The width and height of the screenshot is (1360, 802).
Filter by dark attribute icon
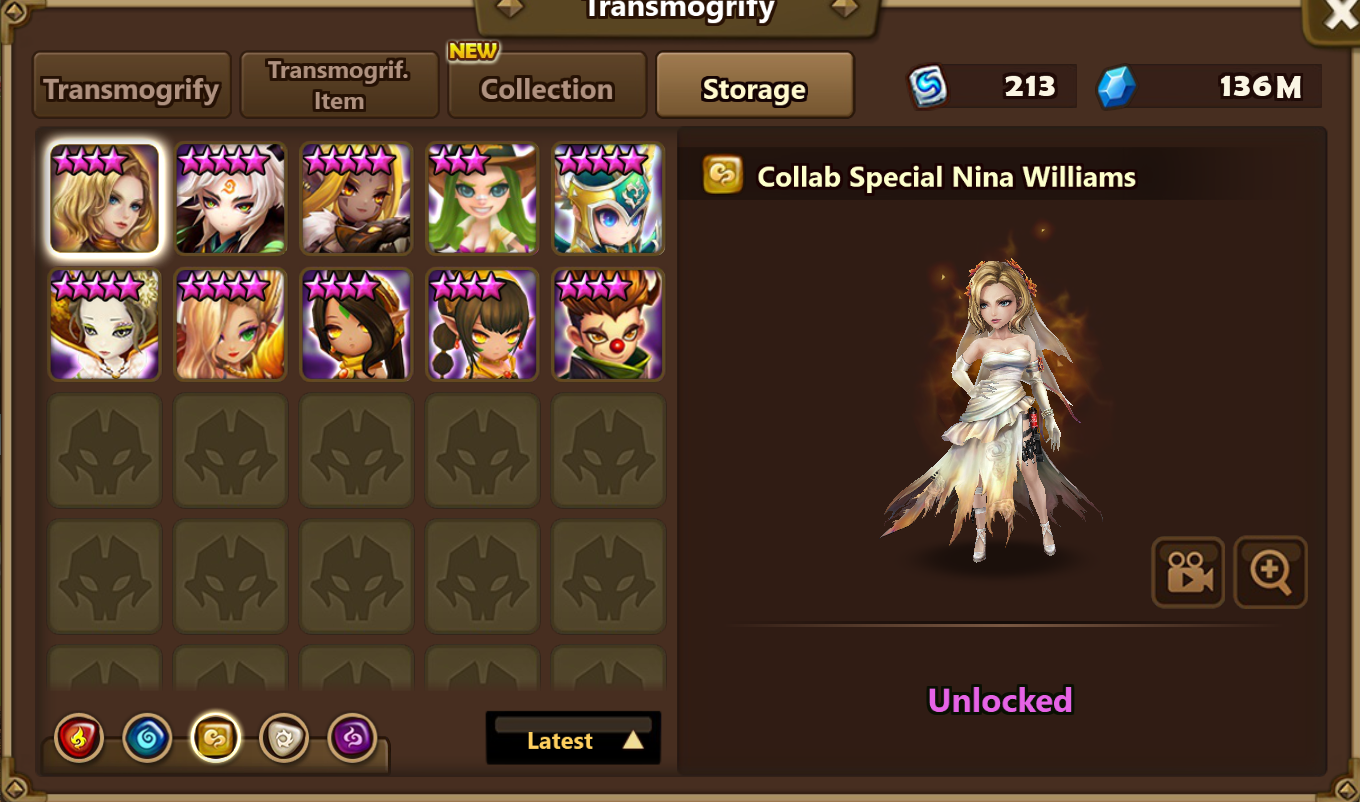[352, 739]
